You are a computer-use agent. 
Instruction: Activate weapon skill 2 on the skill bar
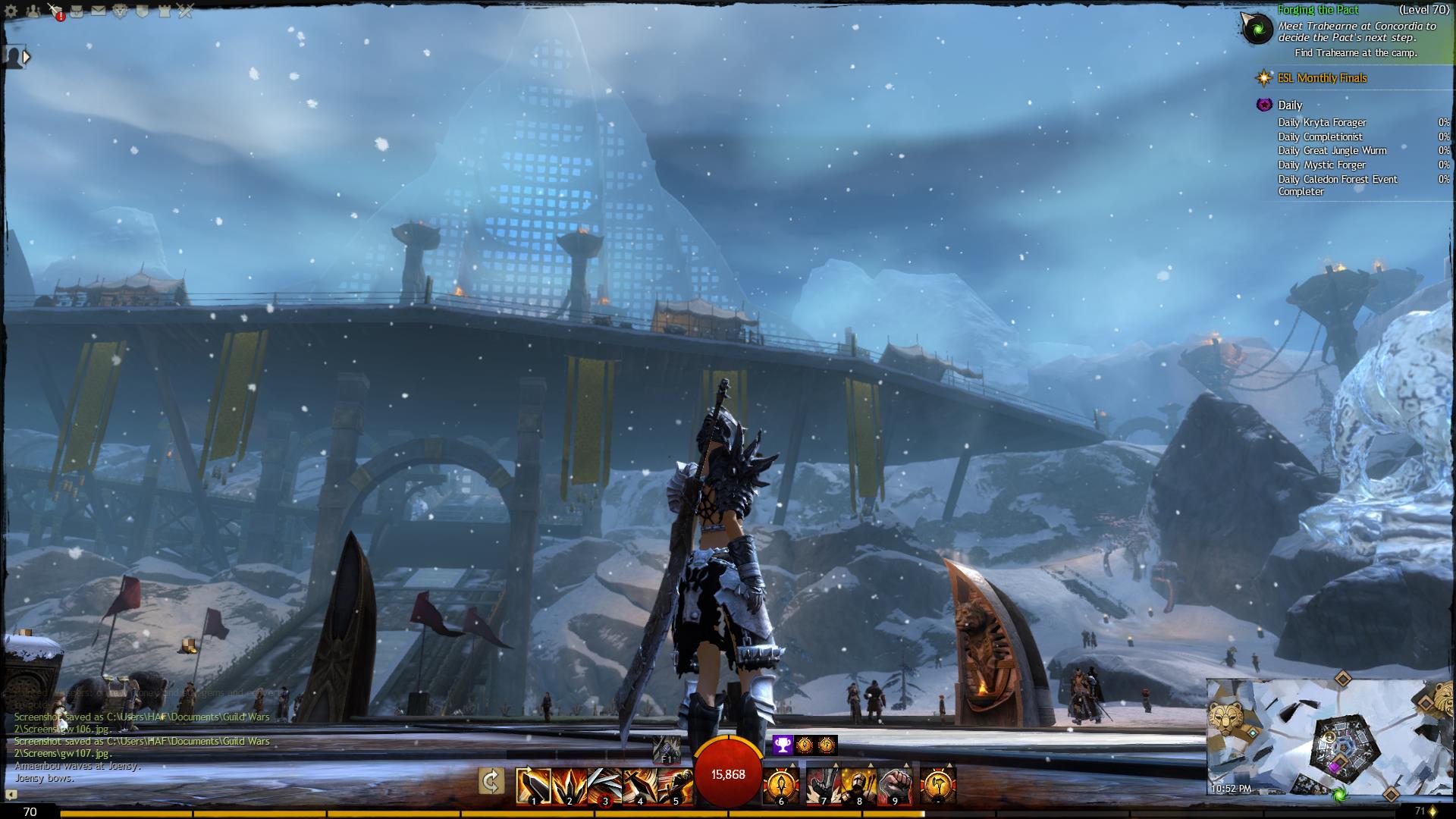(x=570, y=786)
